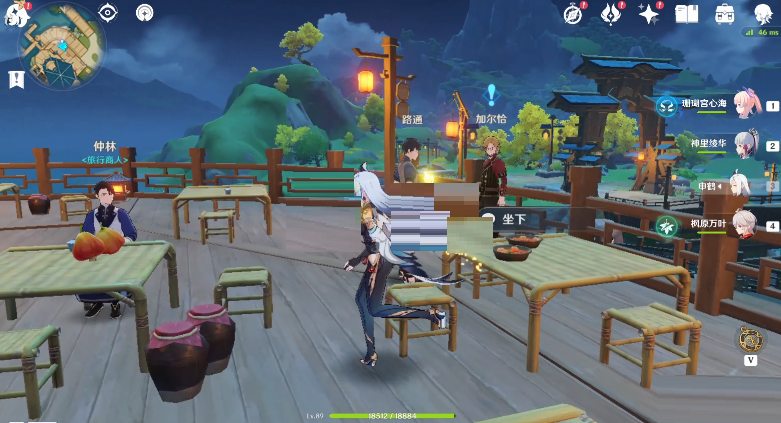781x423 pixels.
Task: Open the four-point star wish icon
Action: 649,13
